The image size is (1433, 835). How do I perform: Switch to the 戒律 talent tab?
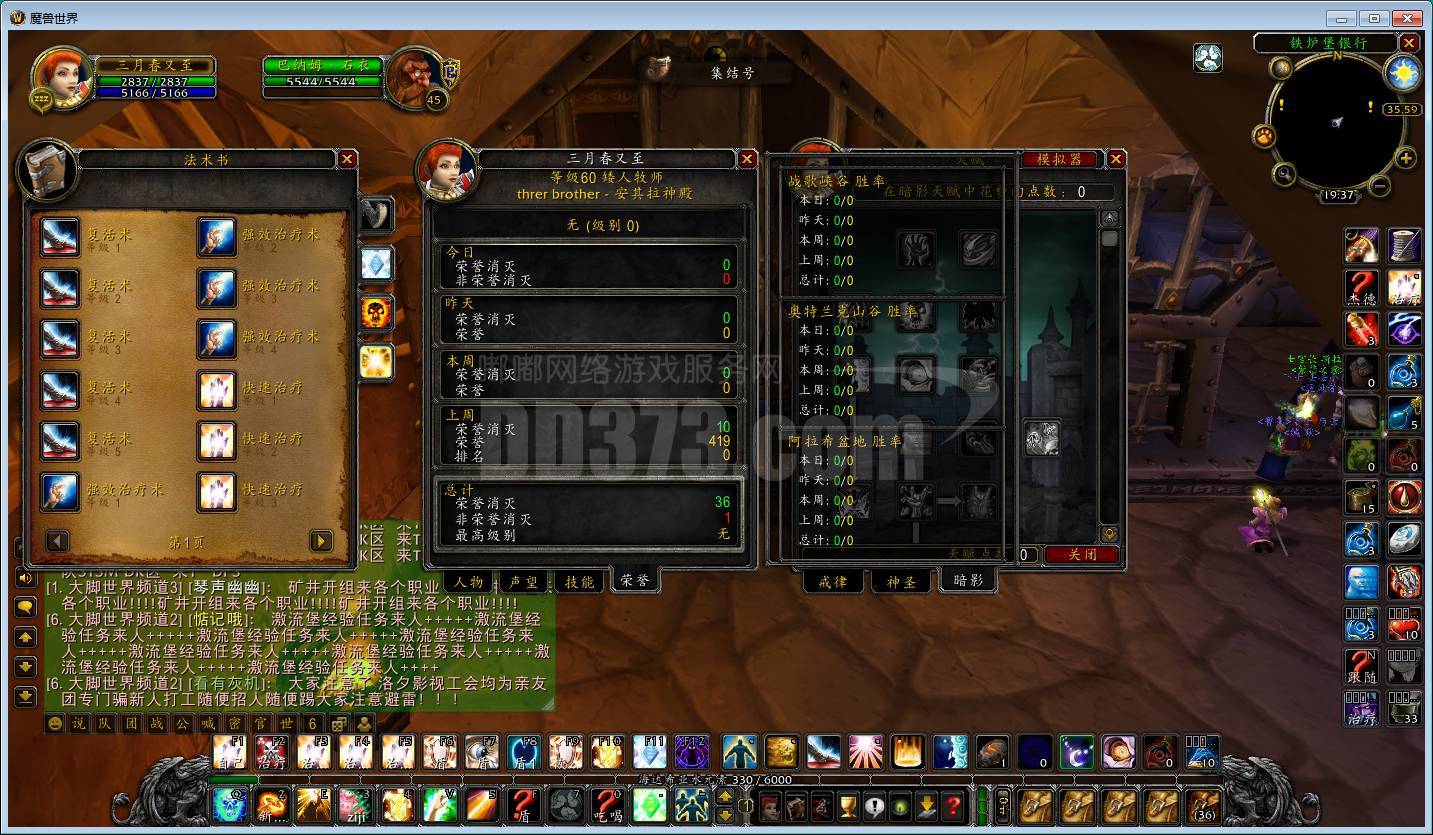click(832, 581)
